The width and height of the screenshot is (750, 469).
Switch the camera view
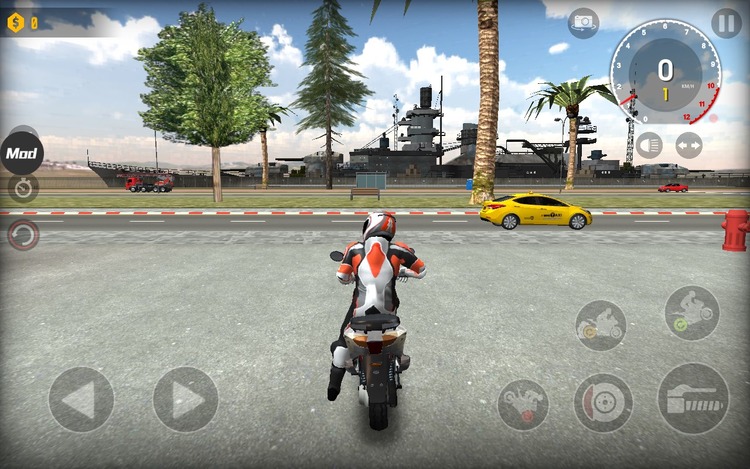(x=583, y=22)
